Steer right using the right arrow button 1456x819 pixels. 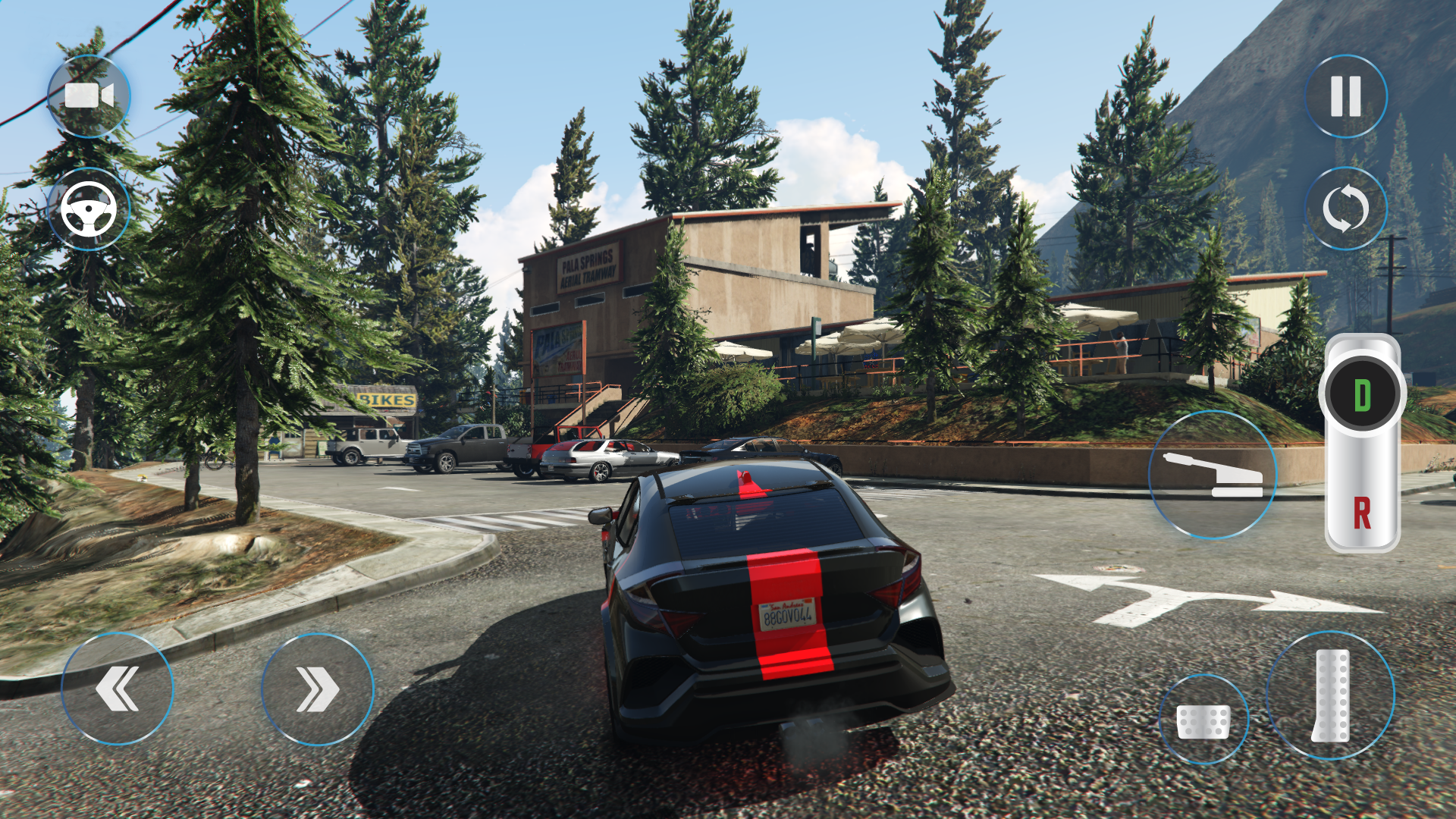tap(318, 686)
